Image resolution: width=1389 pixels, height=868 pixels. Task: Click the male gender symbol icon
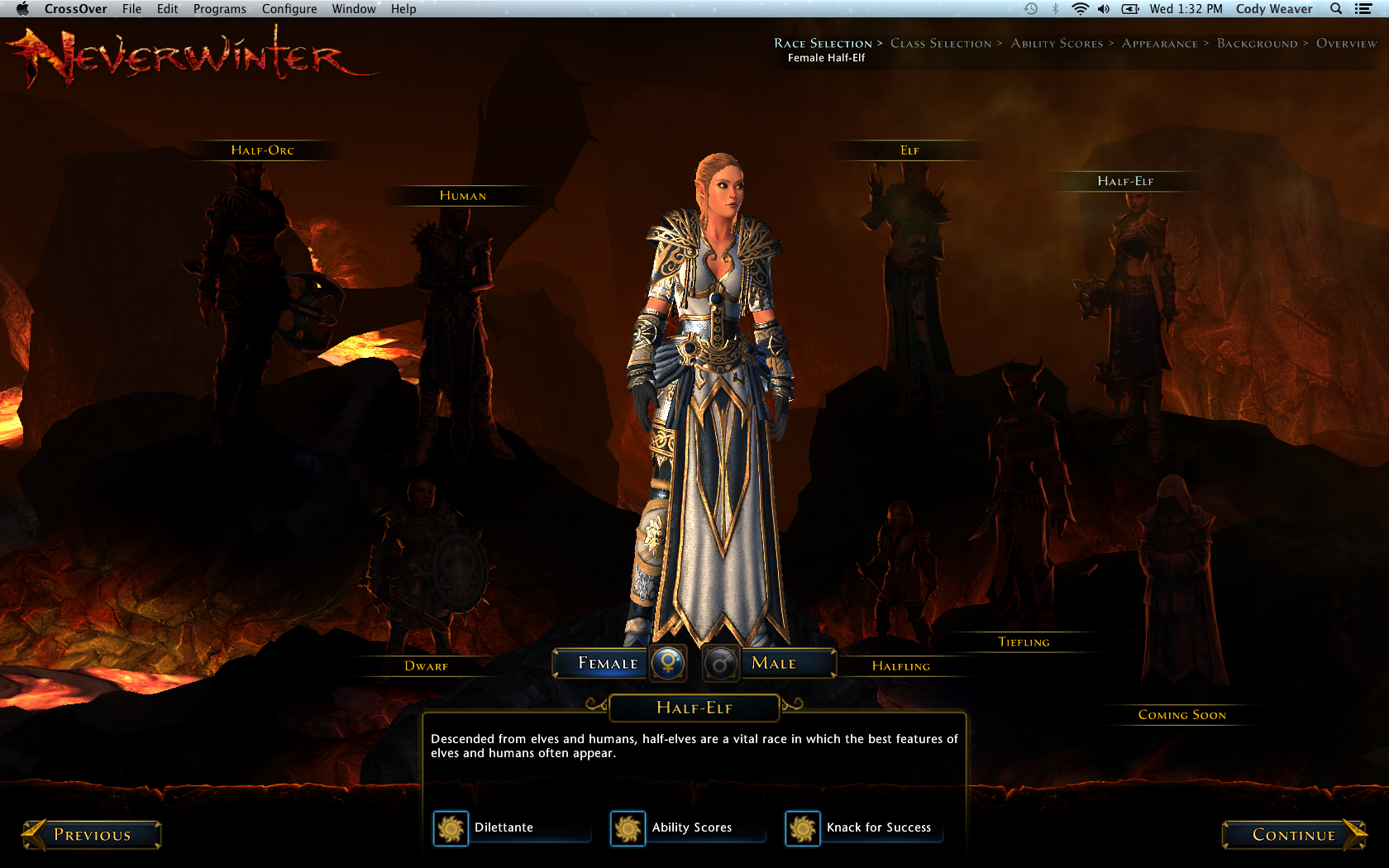click(x=719, y=663)
